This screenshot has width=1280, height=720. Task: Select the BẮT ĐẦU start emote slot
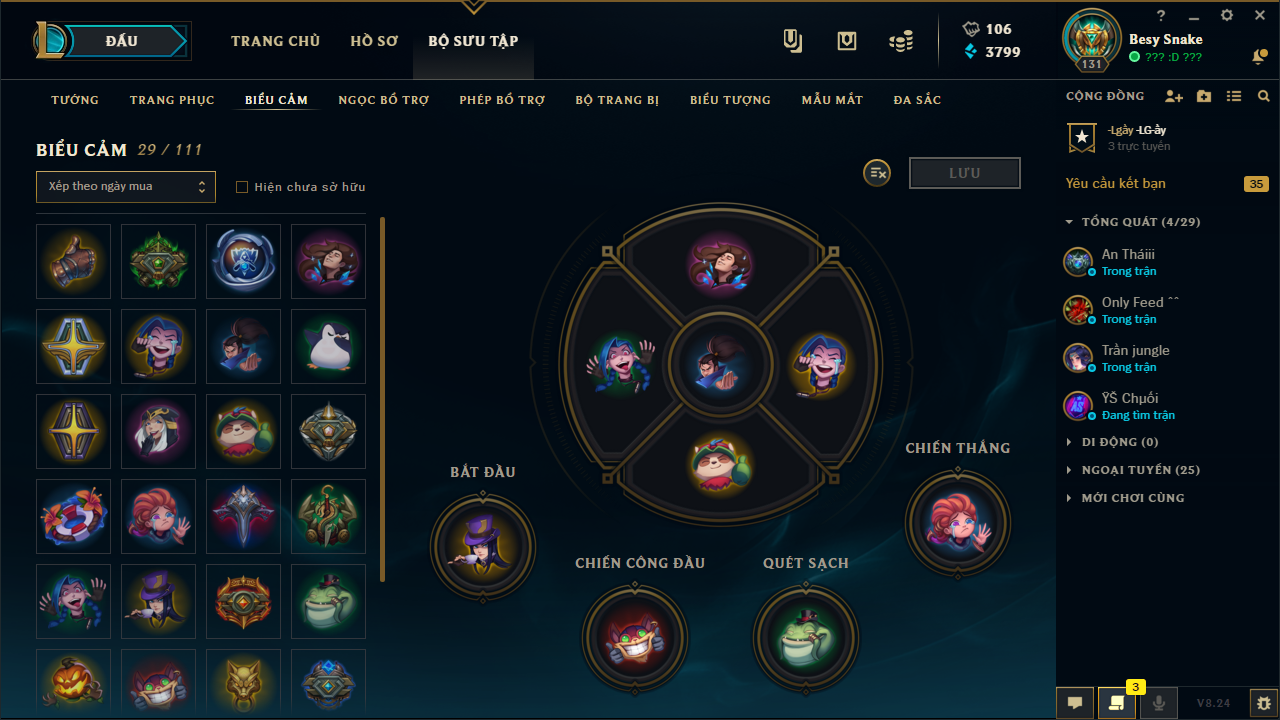483,546
